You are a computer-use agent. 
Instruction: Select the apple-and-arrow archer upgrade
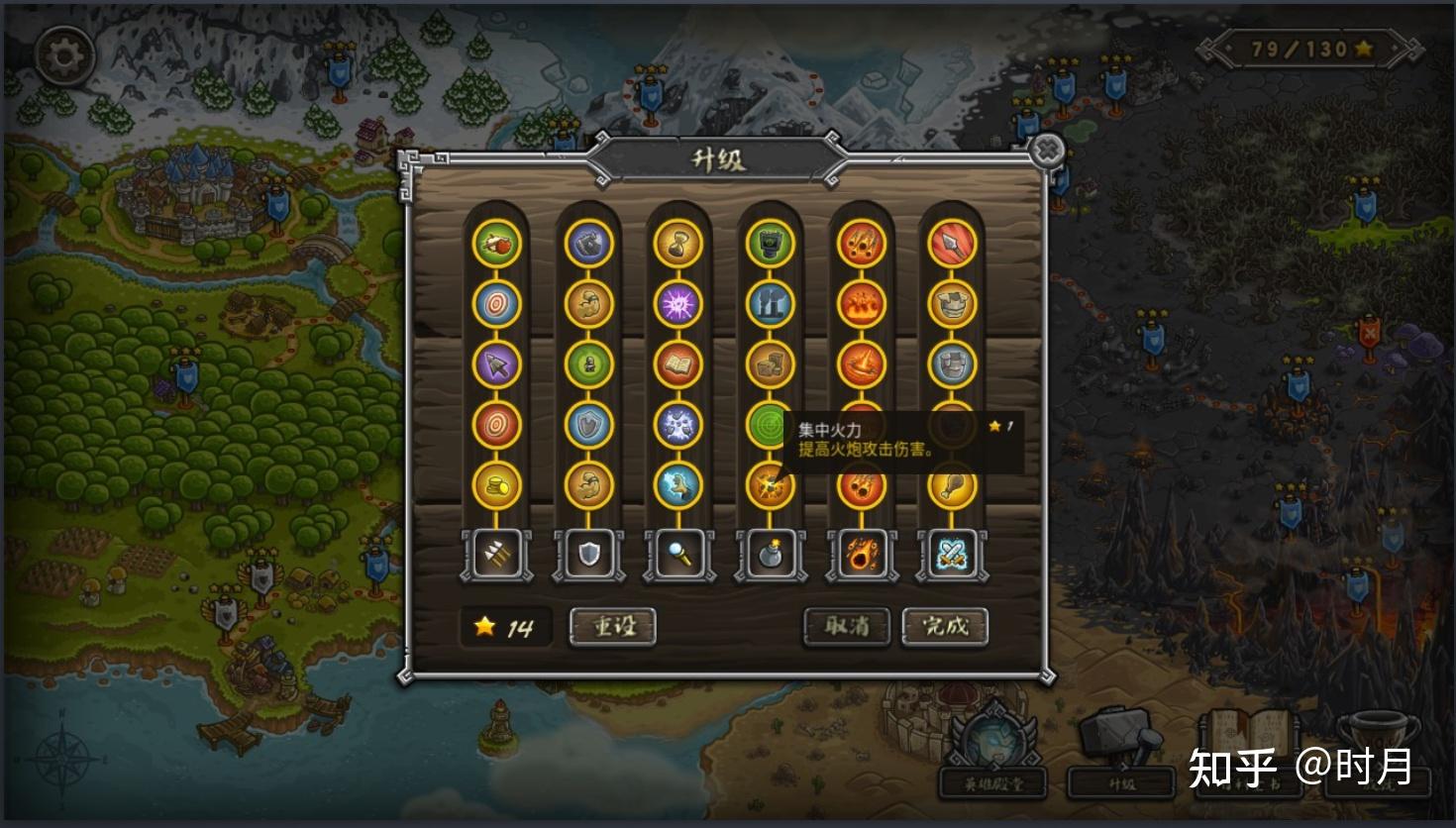[496, 243]
